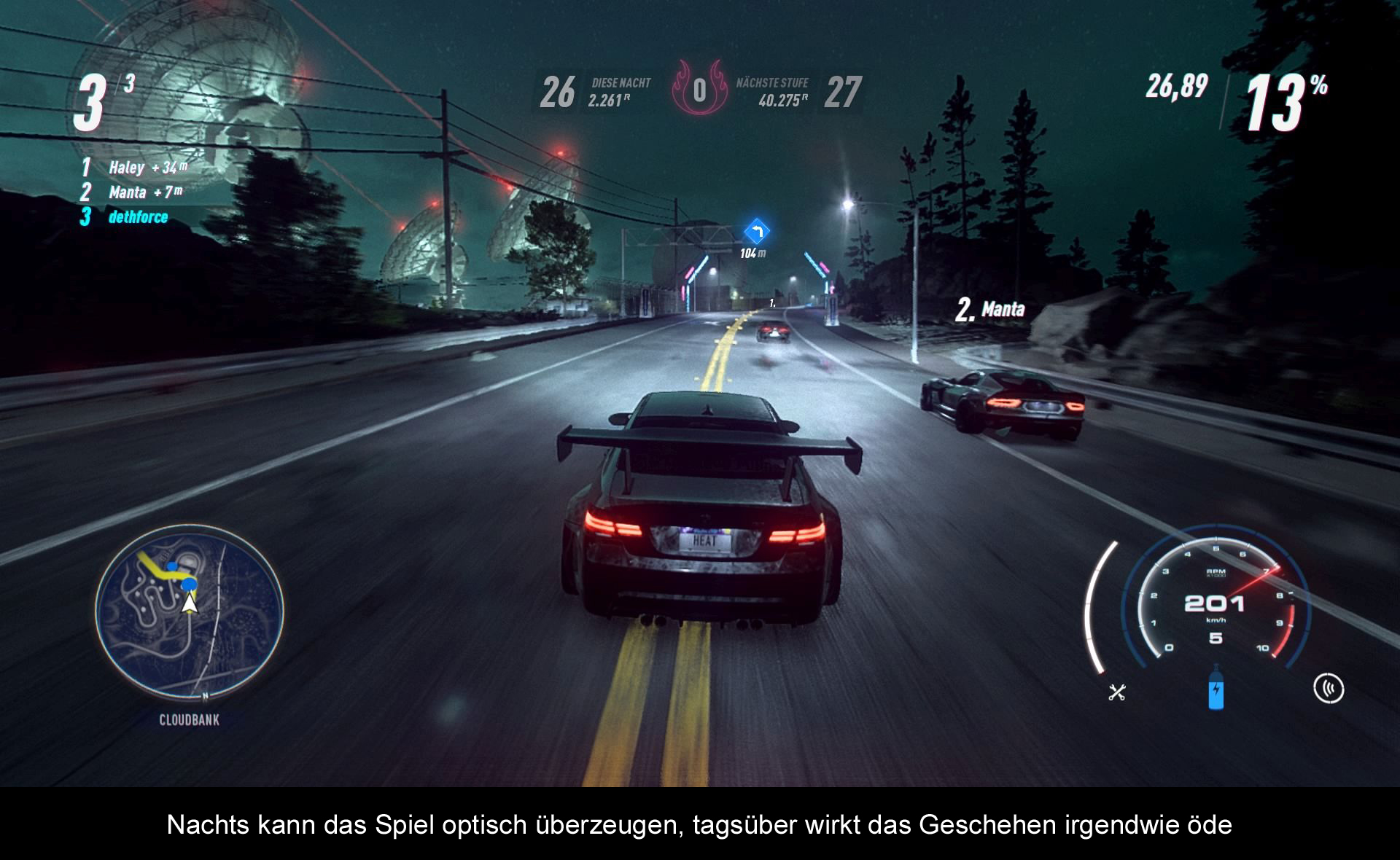Image resolution: width=1400 pixels, height=860 pixels.
Task: Click the blue turn-left waypoint marker
Action: (756, 232)
